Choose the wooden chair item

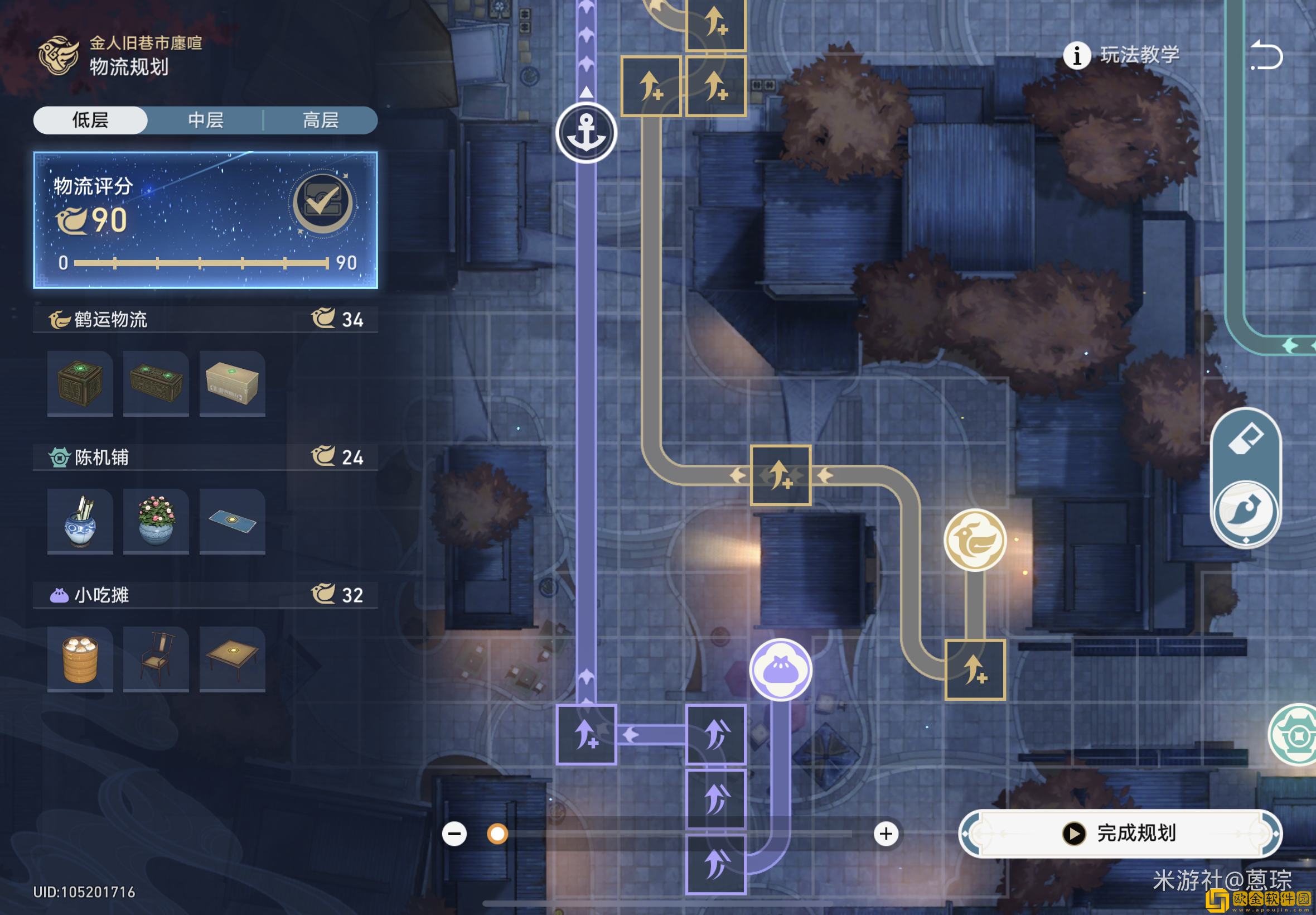pos(156,659)
